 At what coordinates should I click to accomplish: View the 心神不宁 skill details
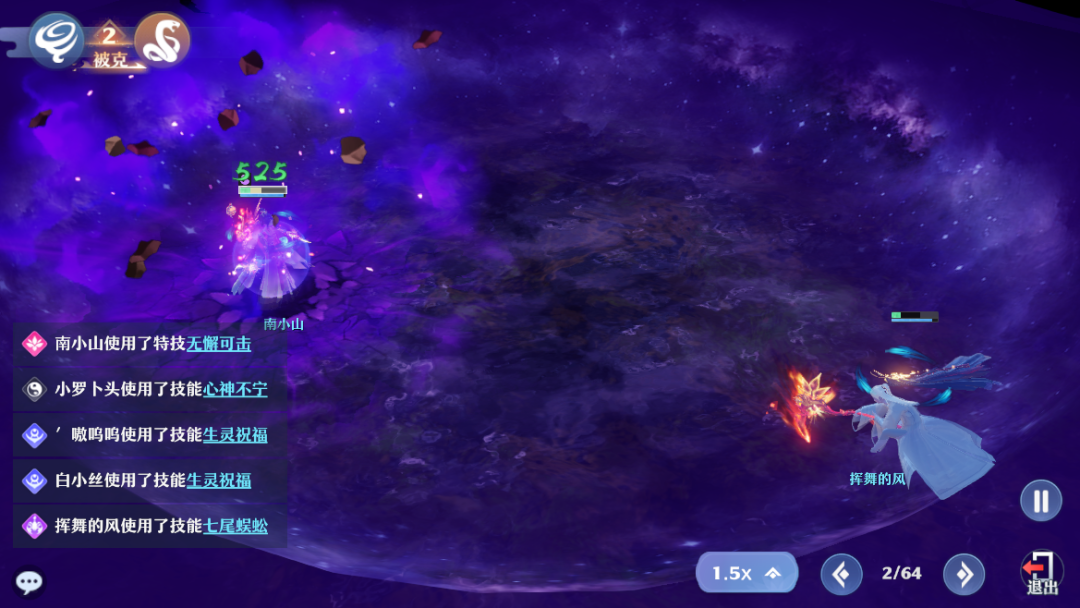pyautogui.click(x=235, y=389)
